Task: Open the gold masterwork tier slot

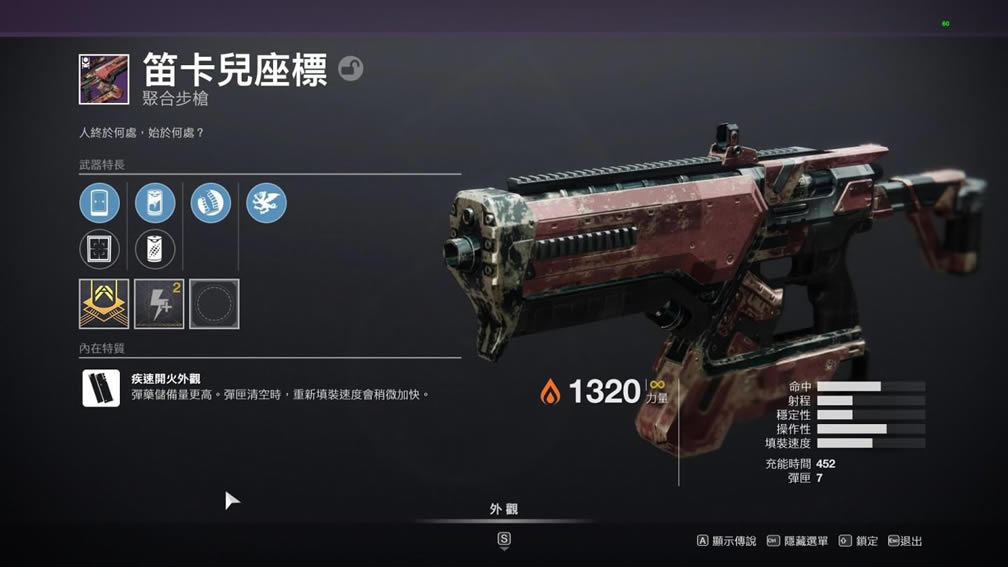Action: [x=104, y=304]
